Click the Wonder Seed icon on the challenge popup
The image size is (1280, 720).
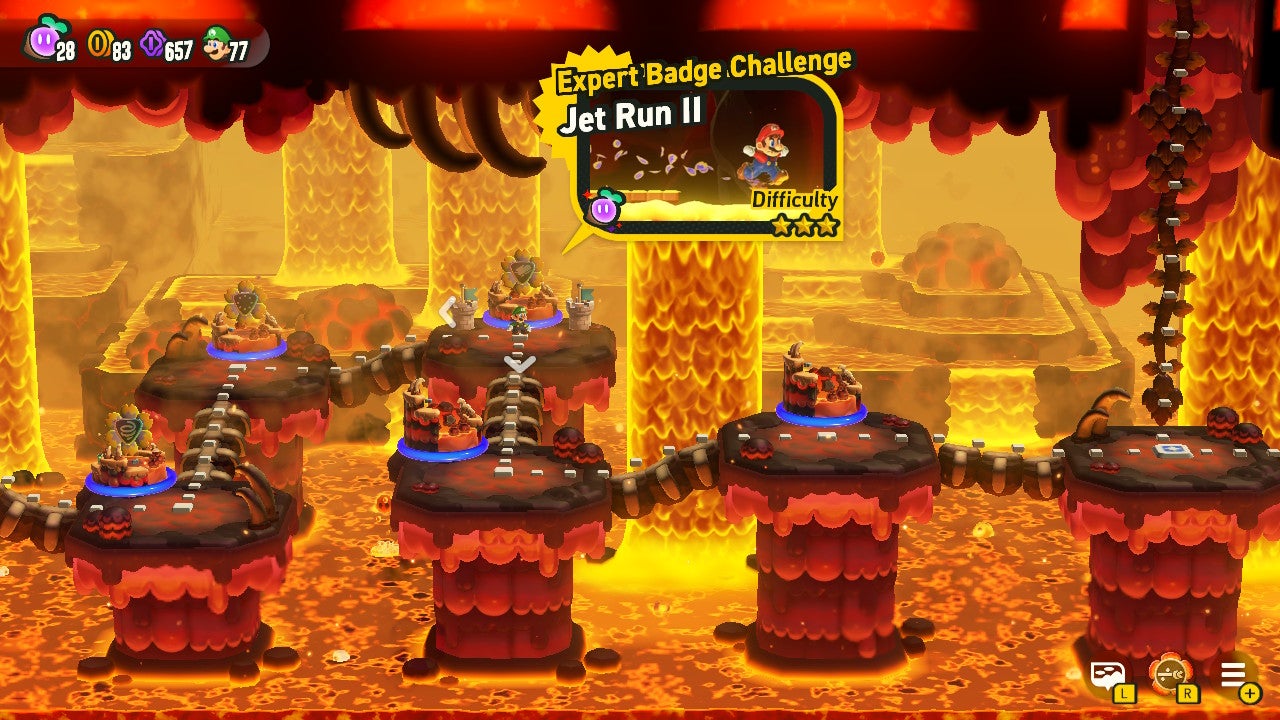pyautogui.click(x=605, y=210)
